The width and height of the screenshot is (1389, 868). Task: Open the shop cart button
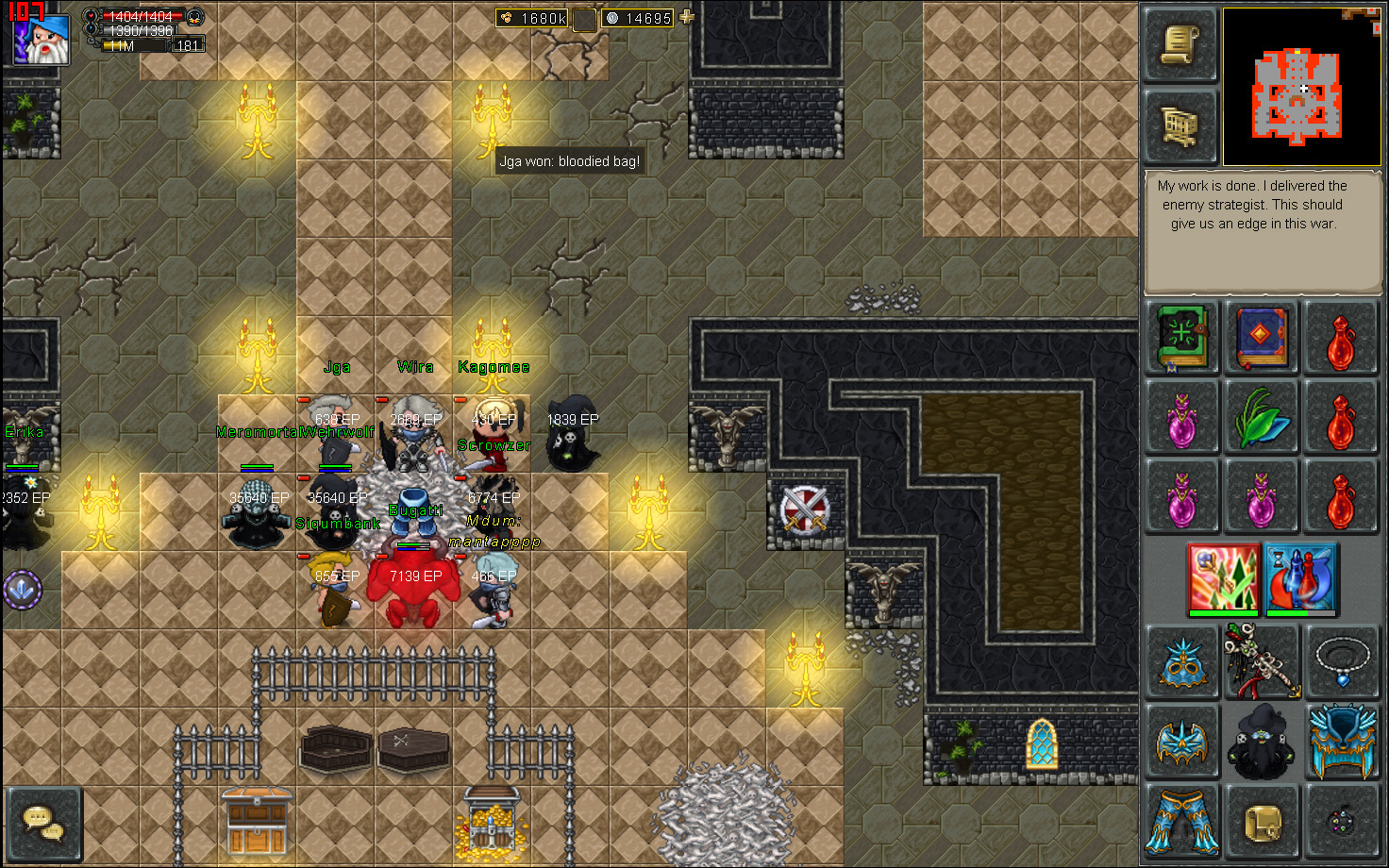pos(1180,125)
